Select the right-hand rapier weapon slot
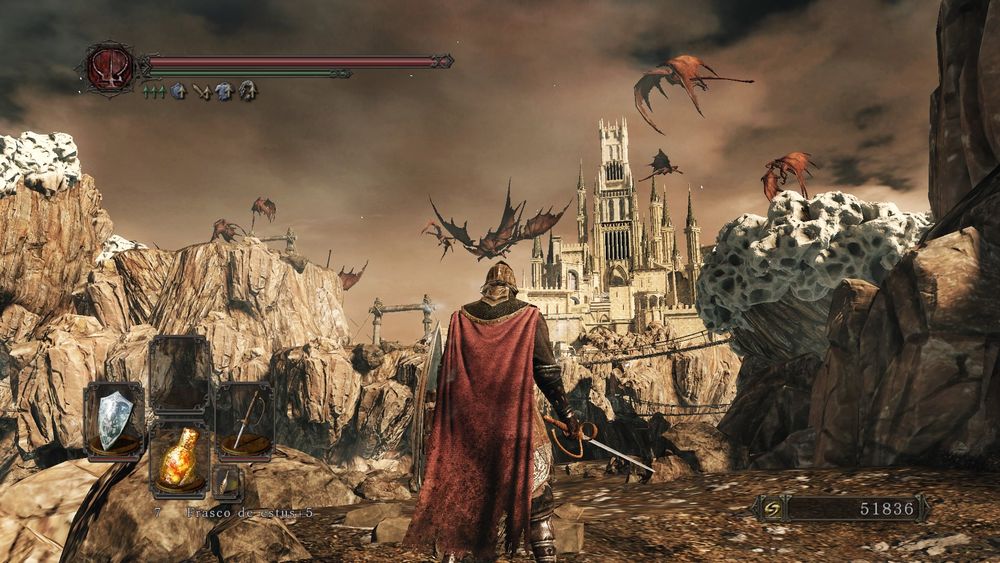Viewport: 1000px width, 563px height. pyautogui.click(x=245, y=421)
